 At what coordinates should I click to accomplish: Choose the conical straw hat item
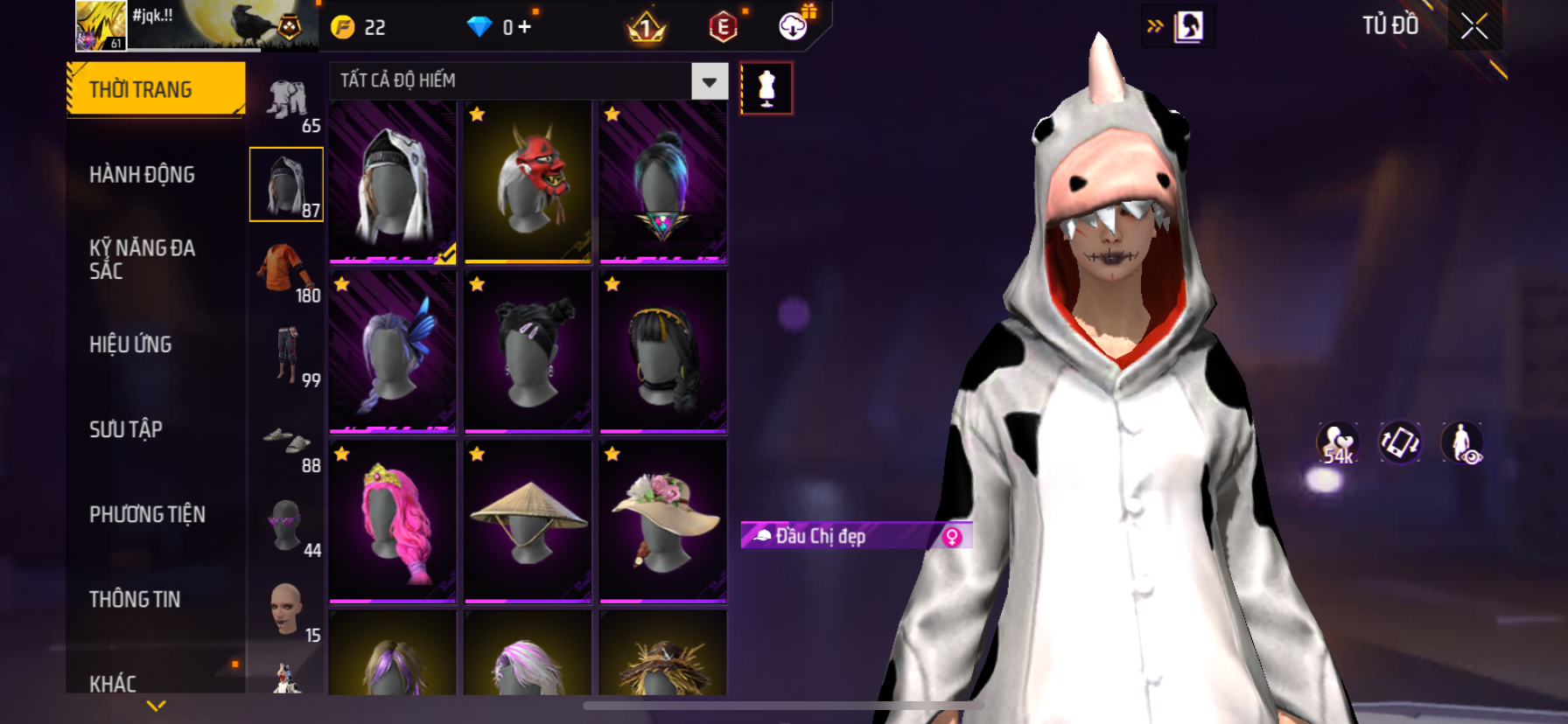[528, 521]
